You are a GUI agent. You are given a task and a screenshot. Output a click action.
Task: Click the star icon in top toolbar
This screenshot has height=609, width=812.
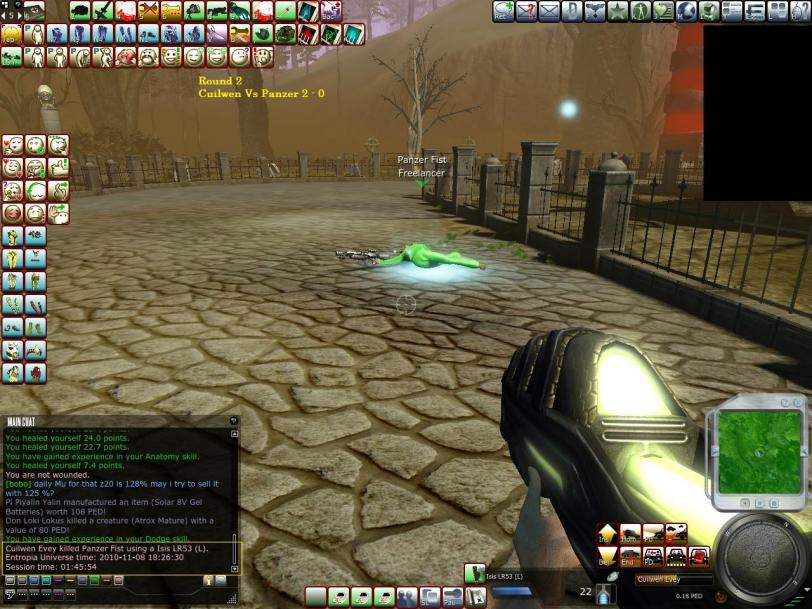[x=618, y=11]
